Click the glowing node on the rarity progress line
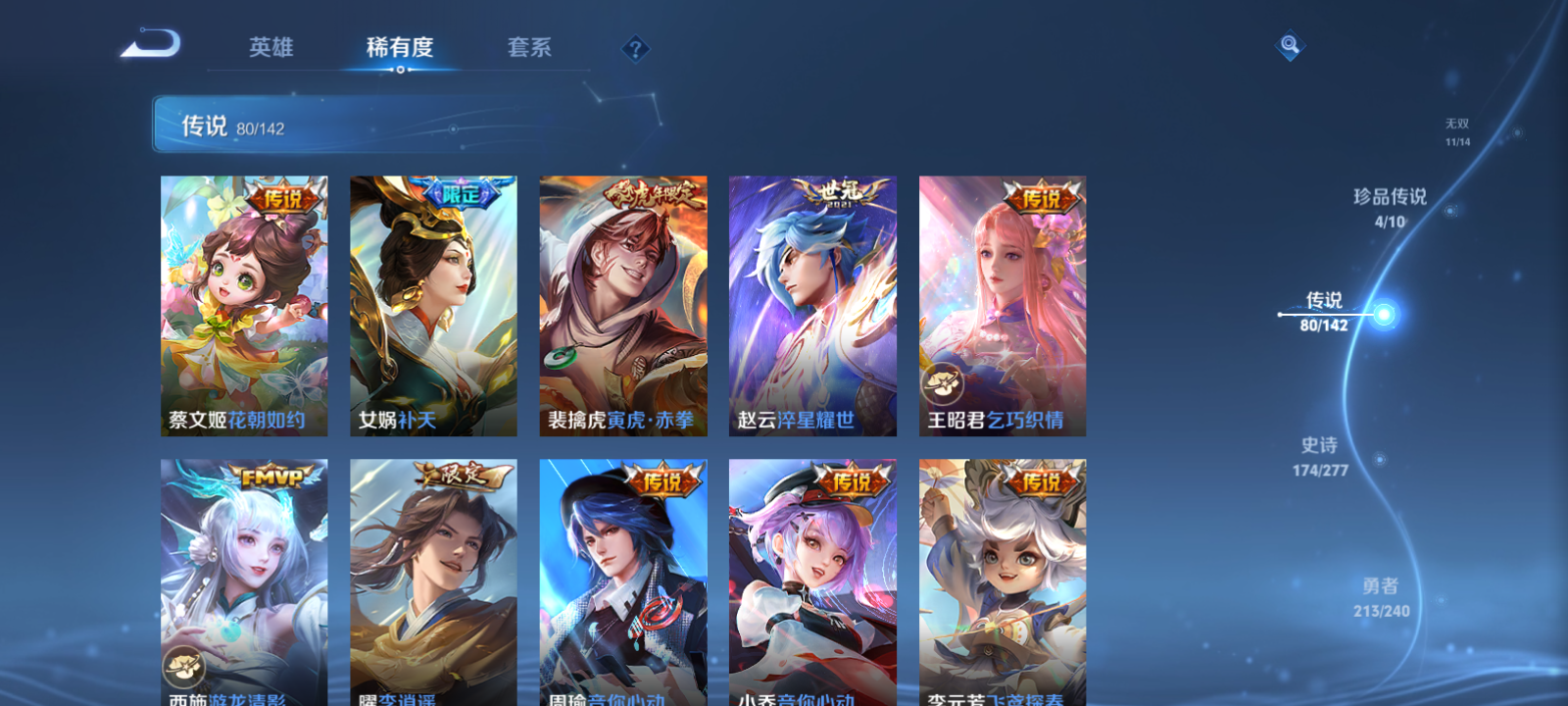Screen dimensions: 1568x706 tap(1381, 315)
